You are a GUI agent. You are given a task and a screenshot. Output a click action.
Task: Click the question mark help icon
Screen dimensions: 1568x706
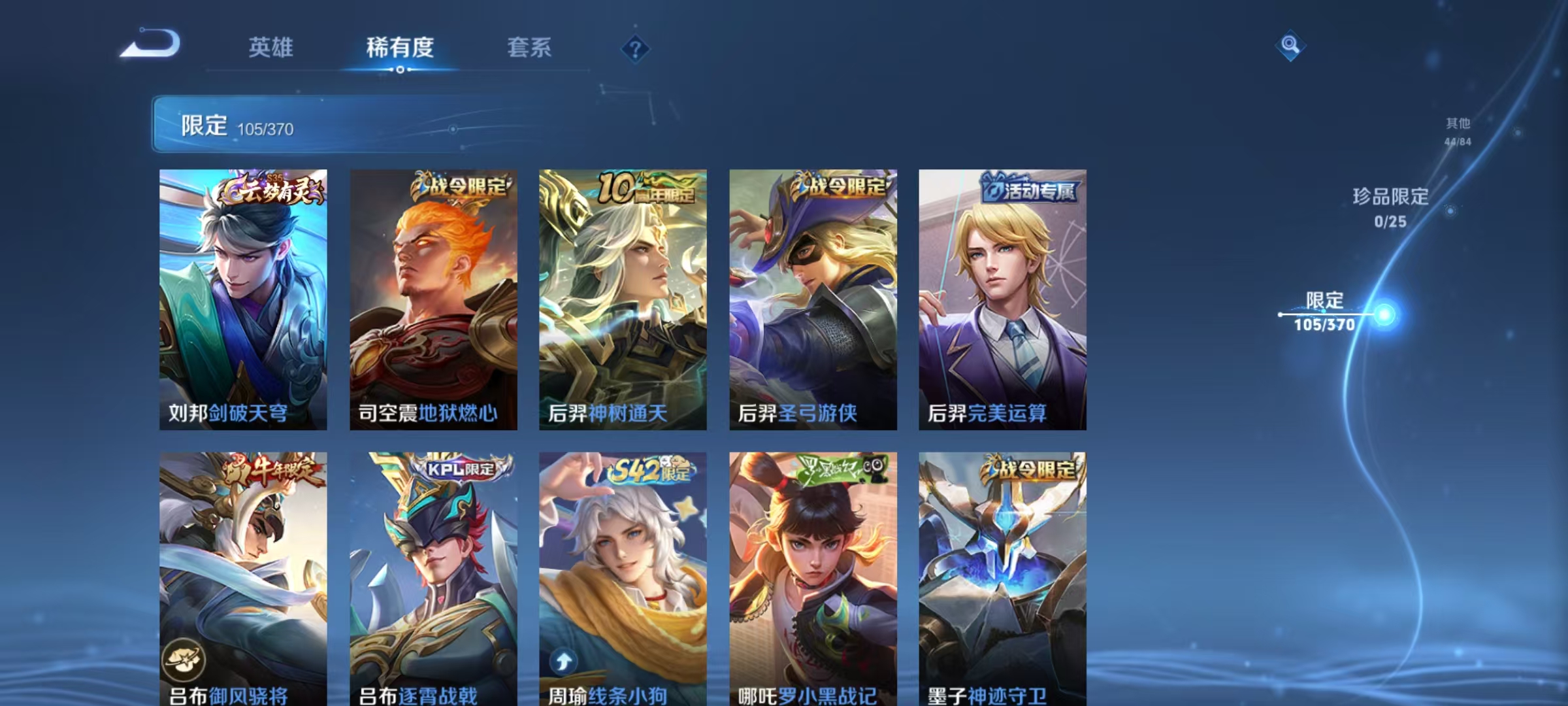coord(635,49)
